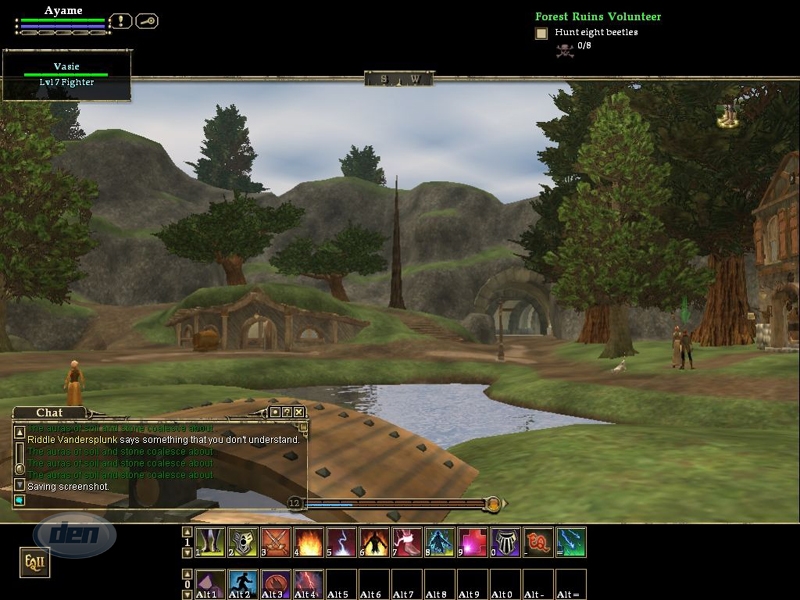Use the lightning ability in Alt 4
Viewport: 800px width, 600px height.
click(308, 582)
